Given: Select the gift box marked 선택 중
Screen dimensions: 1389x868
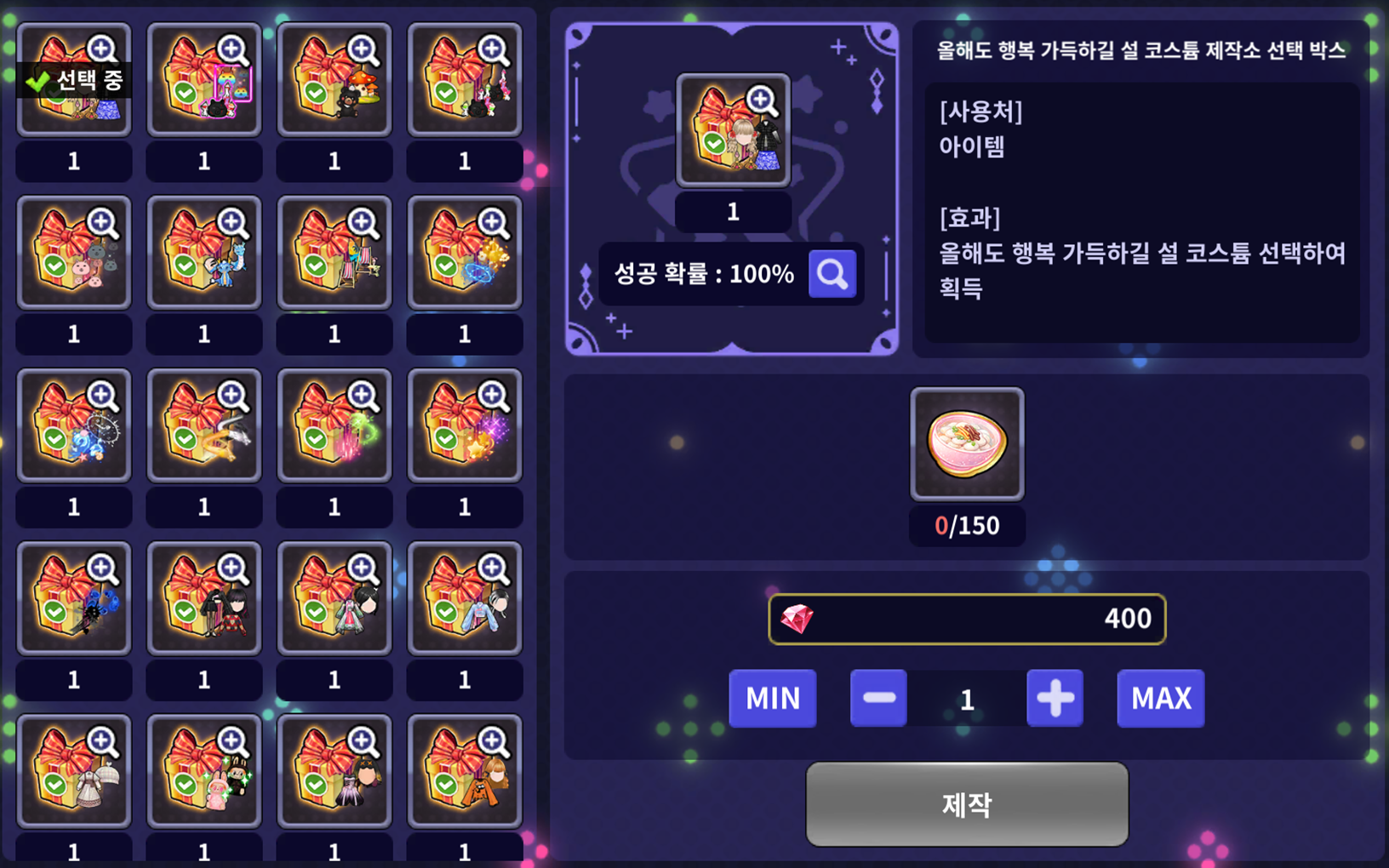Looking at the screenshot, I should click(74, 80).
